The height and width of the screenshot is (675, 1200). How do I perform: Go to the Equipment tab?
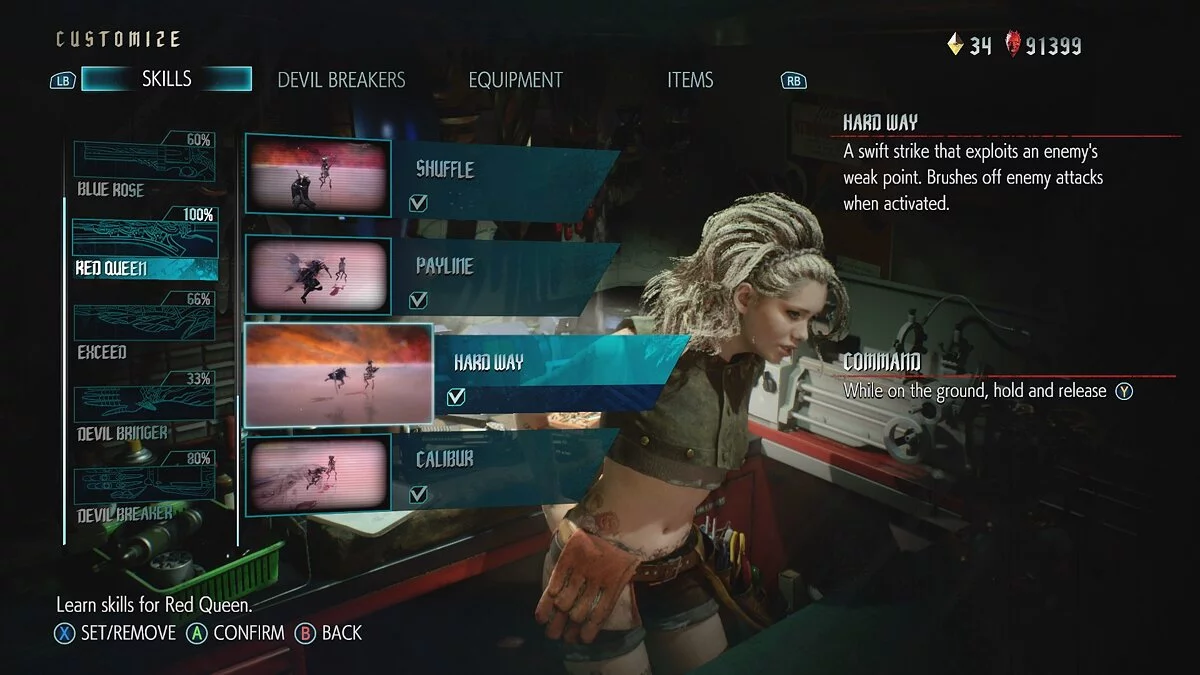pos(515,80)
